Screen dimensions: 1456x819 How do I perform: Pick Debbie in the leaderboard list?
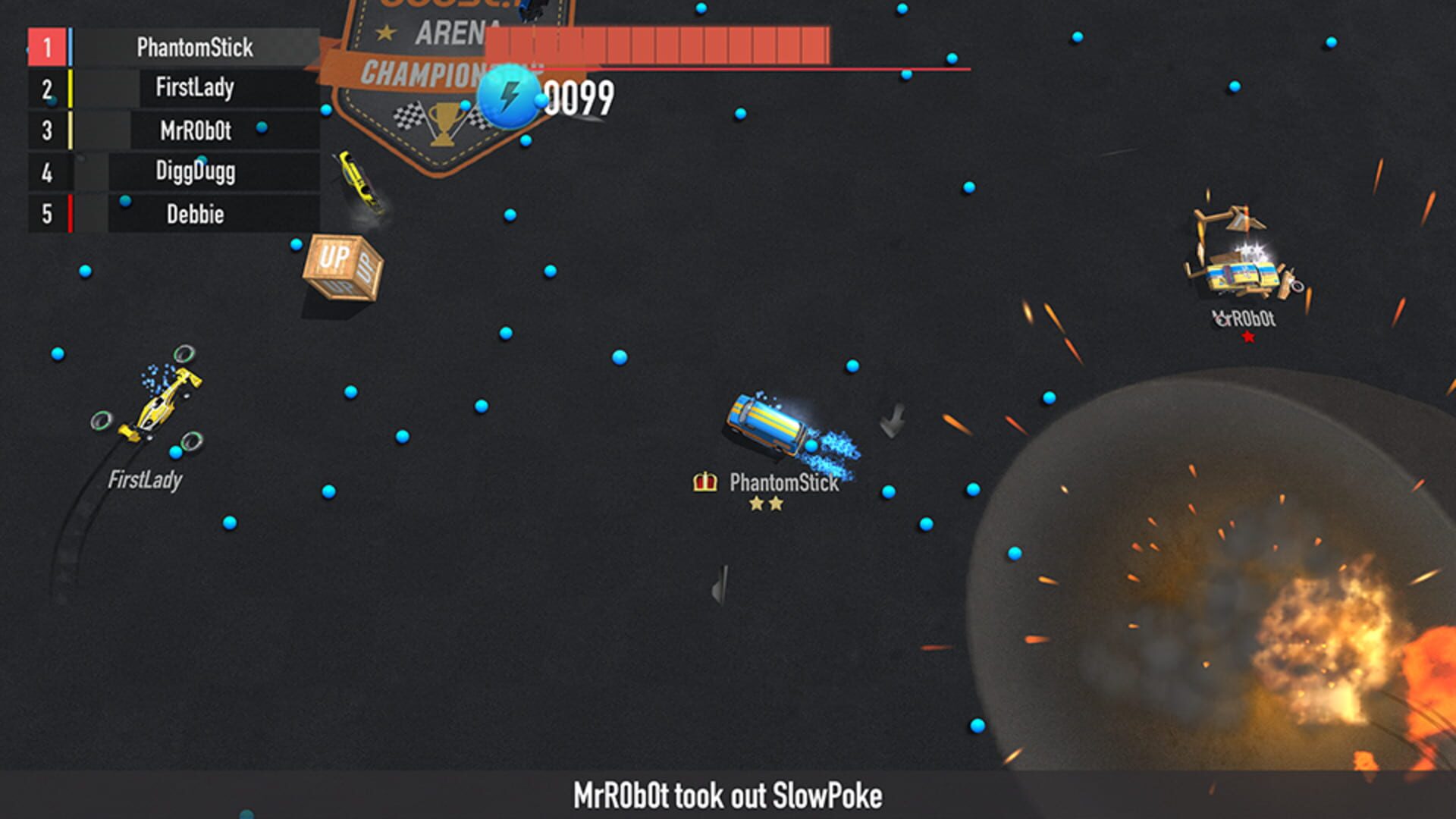tap(195, 214)
